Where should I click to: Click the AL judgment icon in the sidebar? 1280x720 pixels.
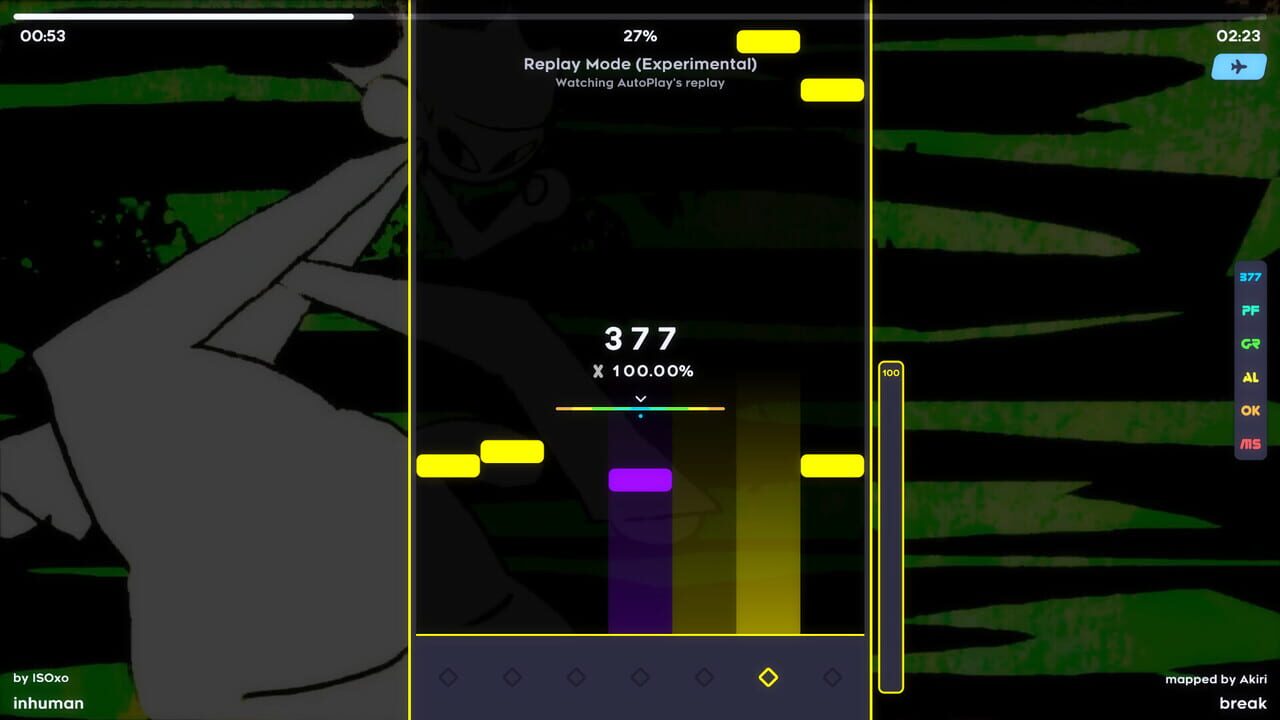(x=1249, y=377)
